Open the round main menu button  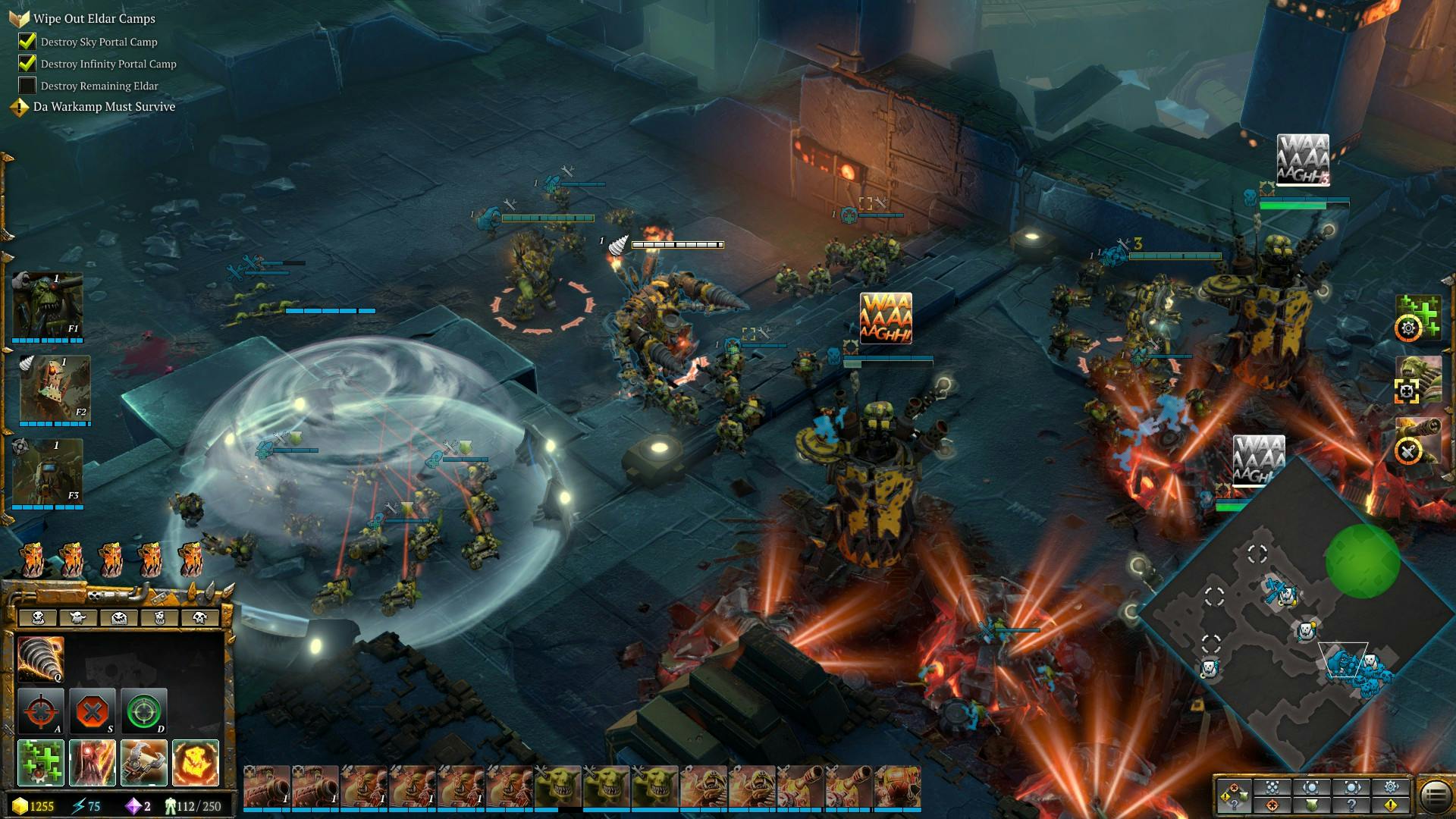click(x=1435, y=795)
